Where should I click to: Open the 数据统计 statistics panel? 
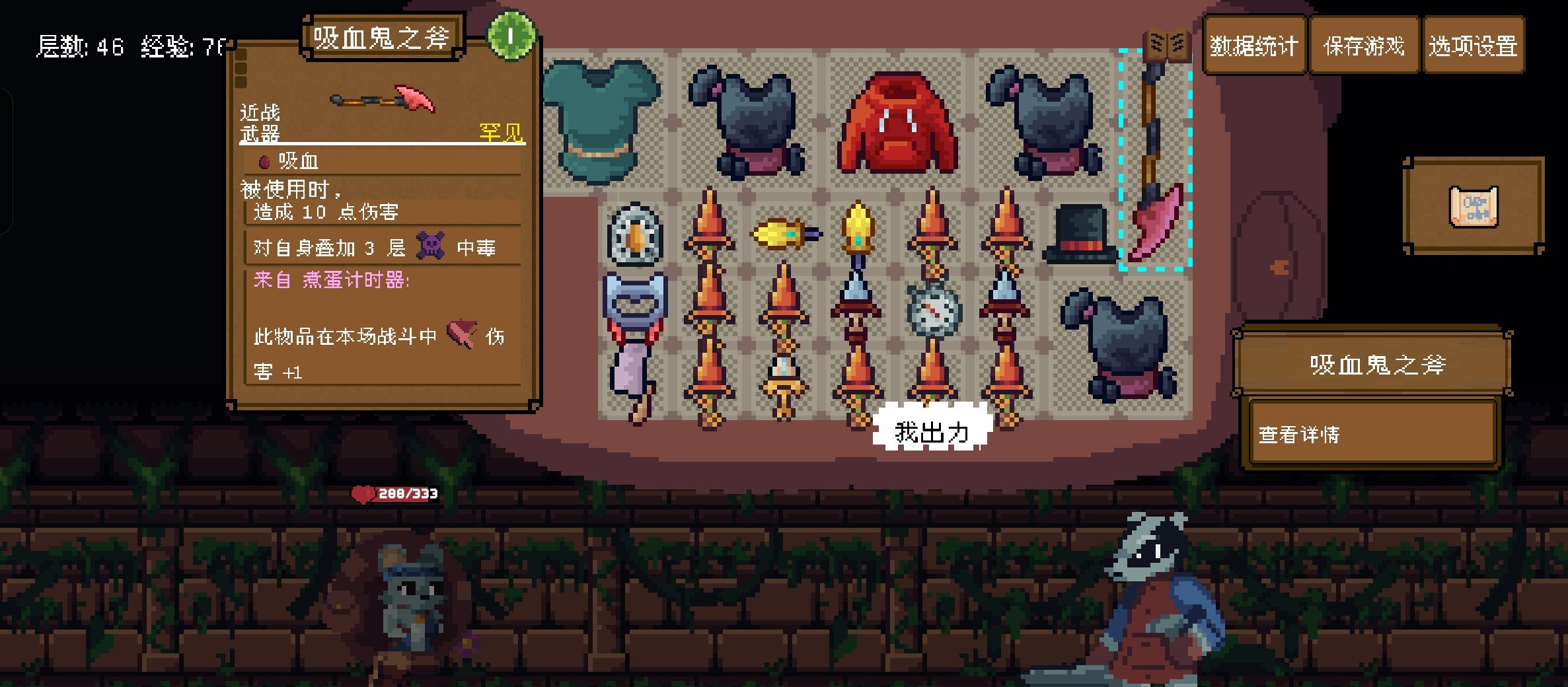click(x=1253, y=46)
